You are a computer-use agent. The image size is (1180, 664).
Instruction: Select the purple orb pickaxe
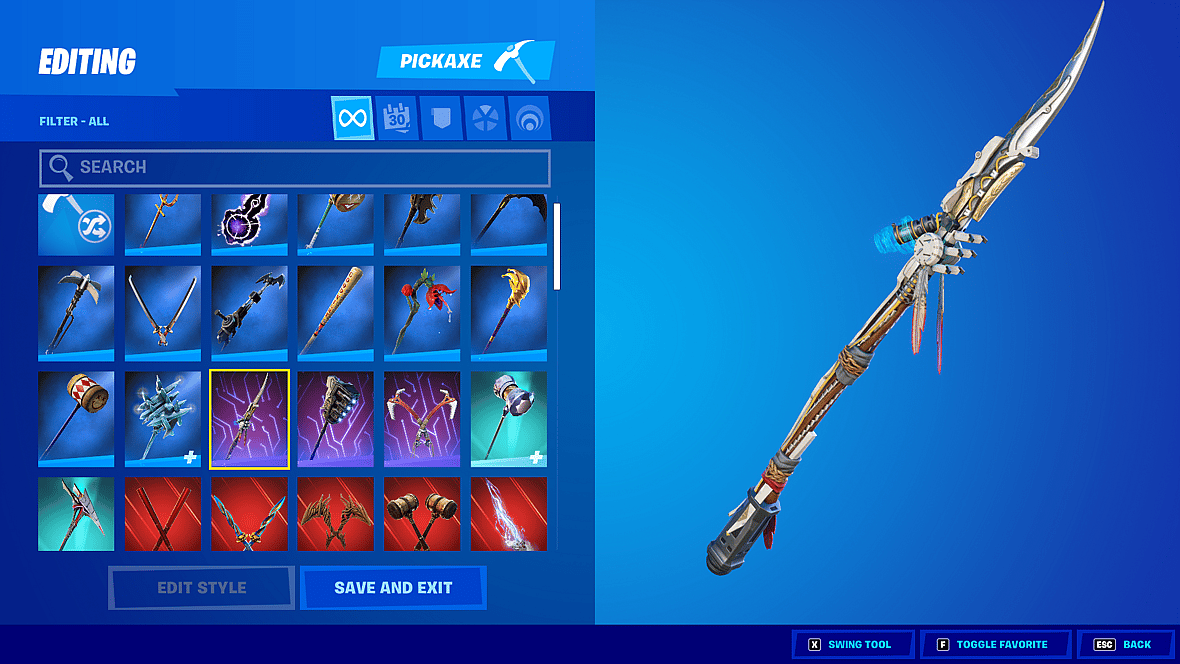(249, 225)
